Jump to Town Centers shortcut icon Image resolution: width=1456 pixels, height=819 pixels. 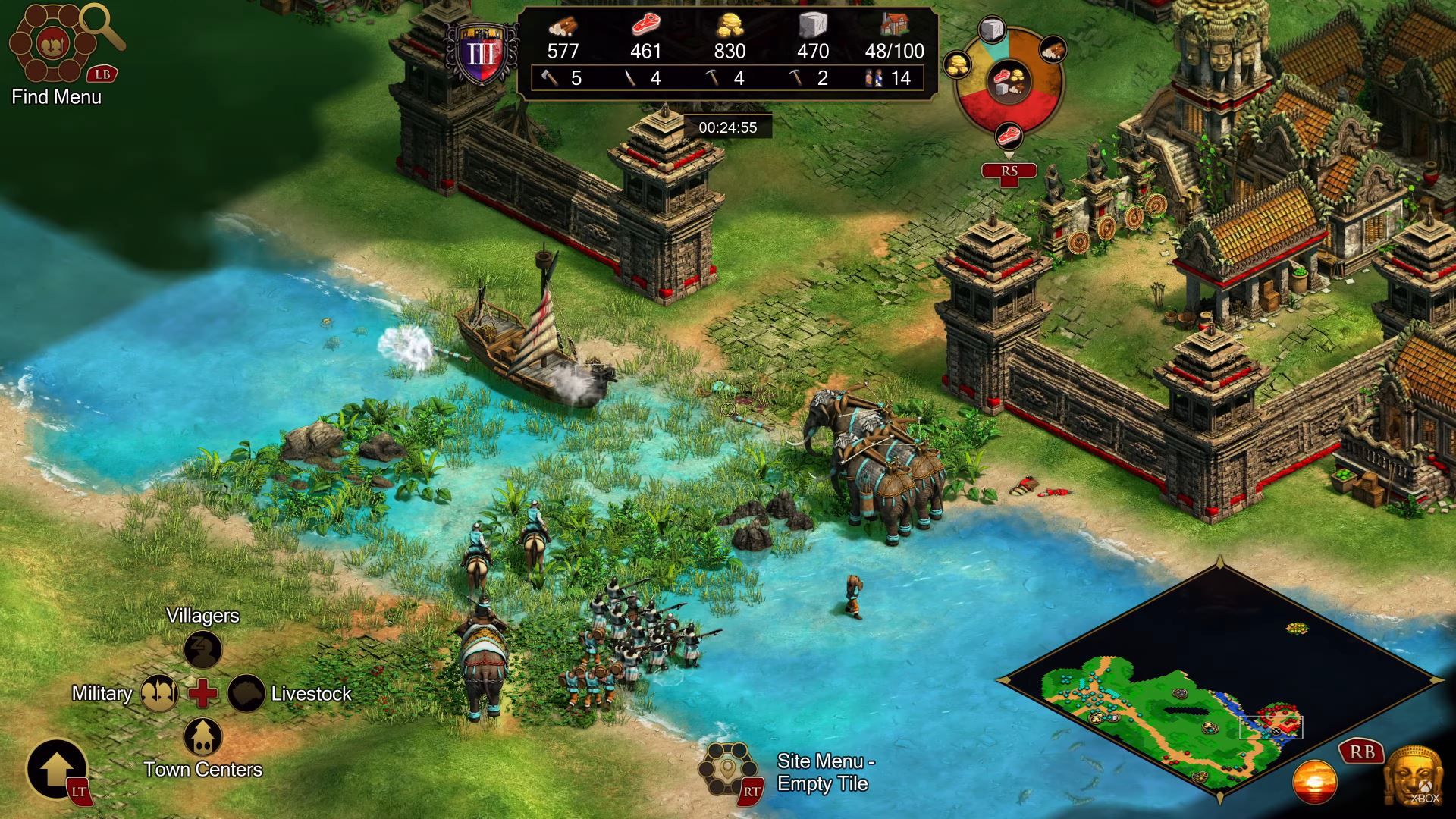coord(203,736)
